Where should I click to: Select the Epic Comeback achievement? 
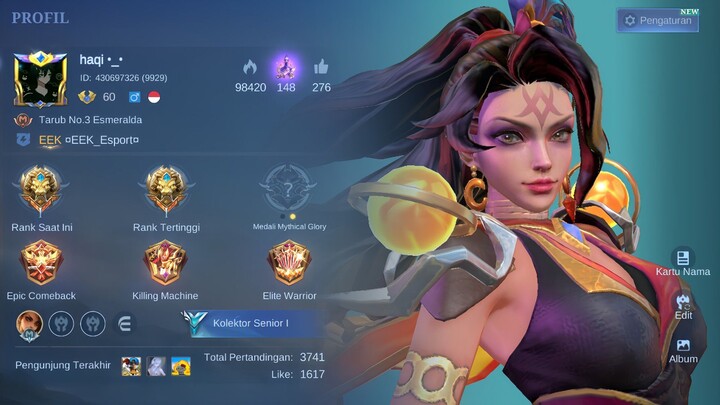[42, 263]
